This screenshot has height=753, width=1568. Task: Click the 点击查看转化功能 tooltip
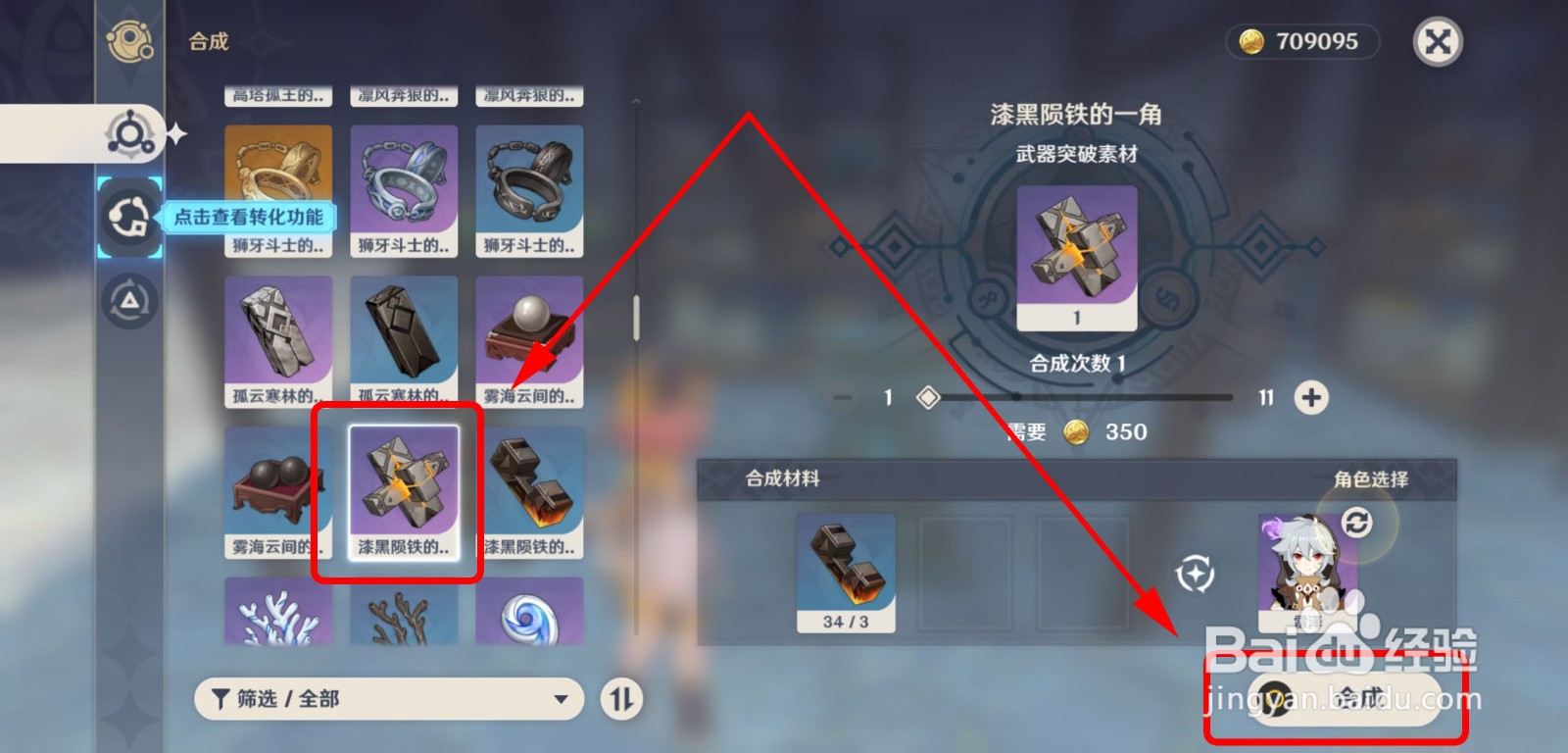click(x=250, y=218)
